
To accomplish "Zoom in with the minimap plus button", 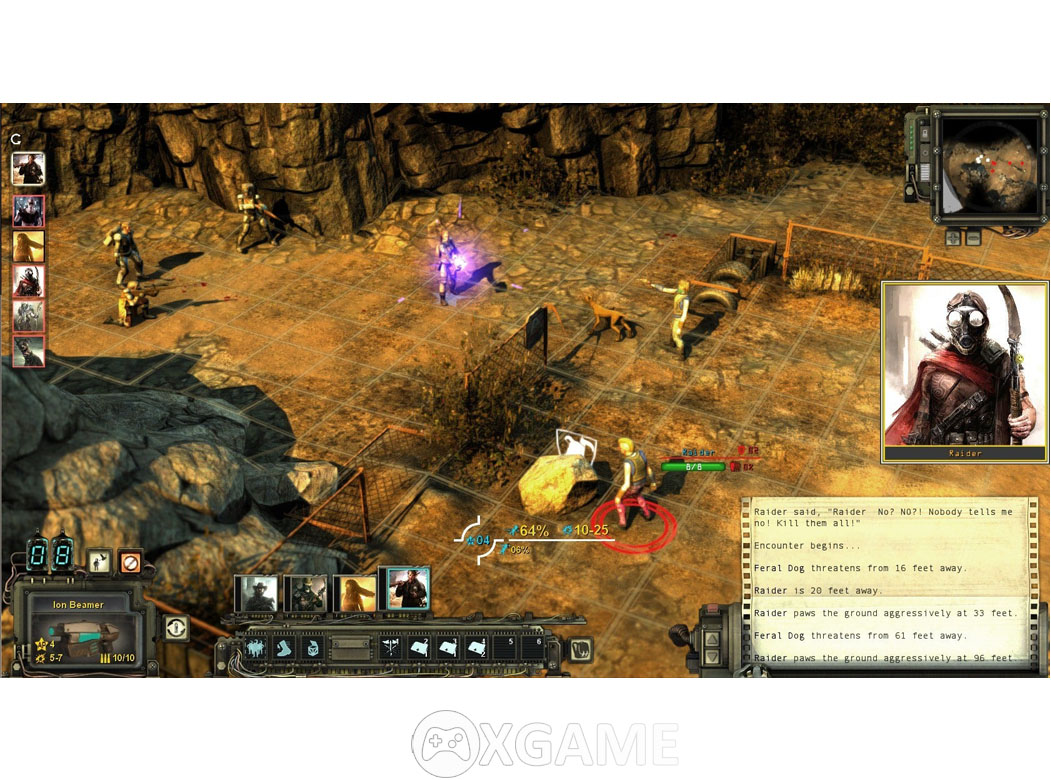I will tap(953, 238).
